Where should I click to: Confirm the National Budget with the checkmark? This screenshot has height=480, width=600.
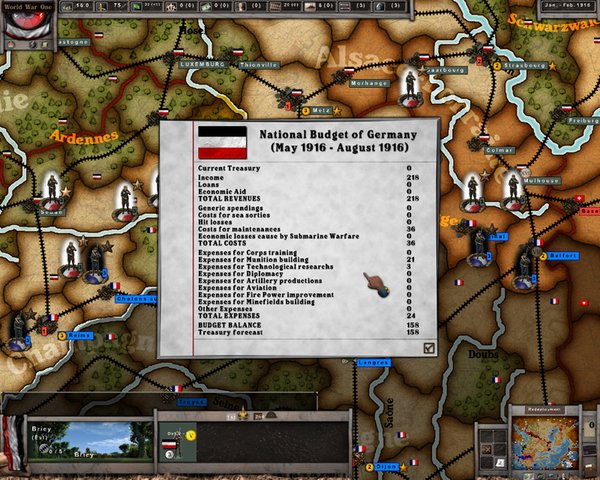click(x=429, y=347)
